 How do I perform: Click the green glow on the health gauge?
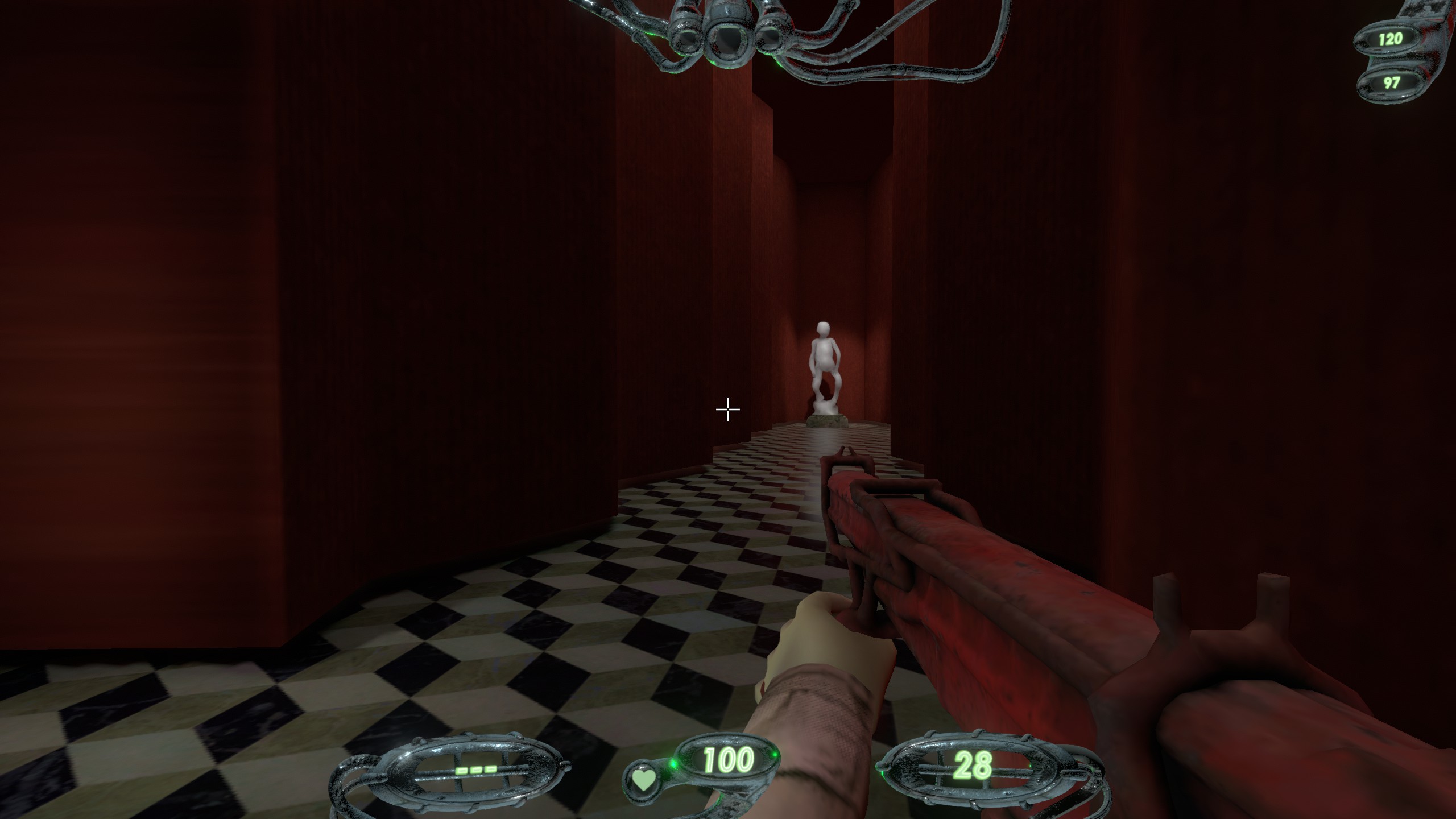pos(673,765)
